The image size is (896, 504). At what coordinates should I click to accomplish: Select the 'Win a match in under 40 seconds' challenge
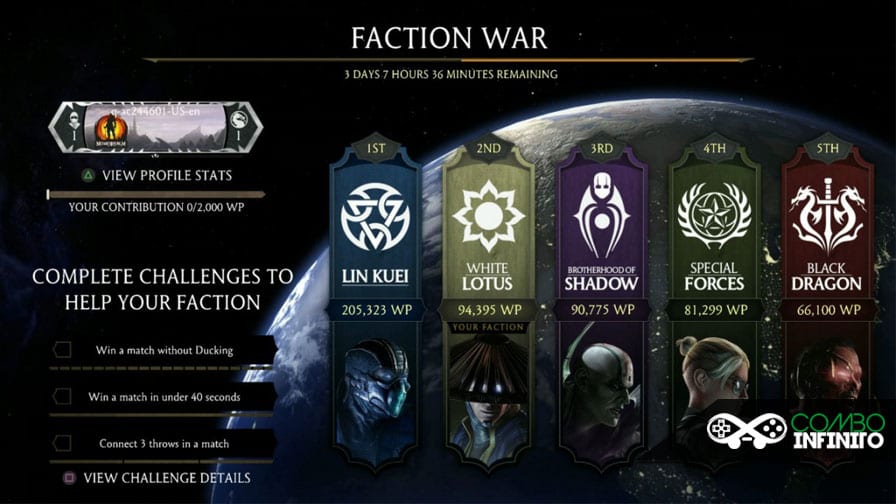(x=164, y=396)
